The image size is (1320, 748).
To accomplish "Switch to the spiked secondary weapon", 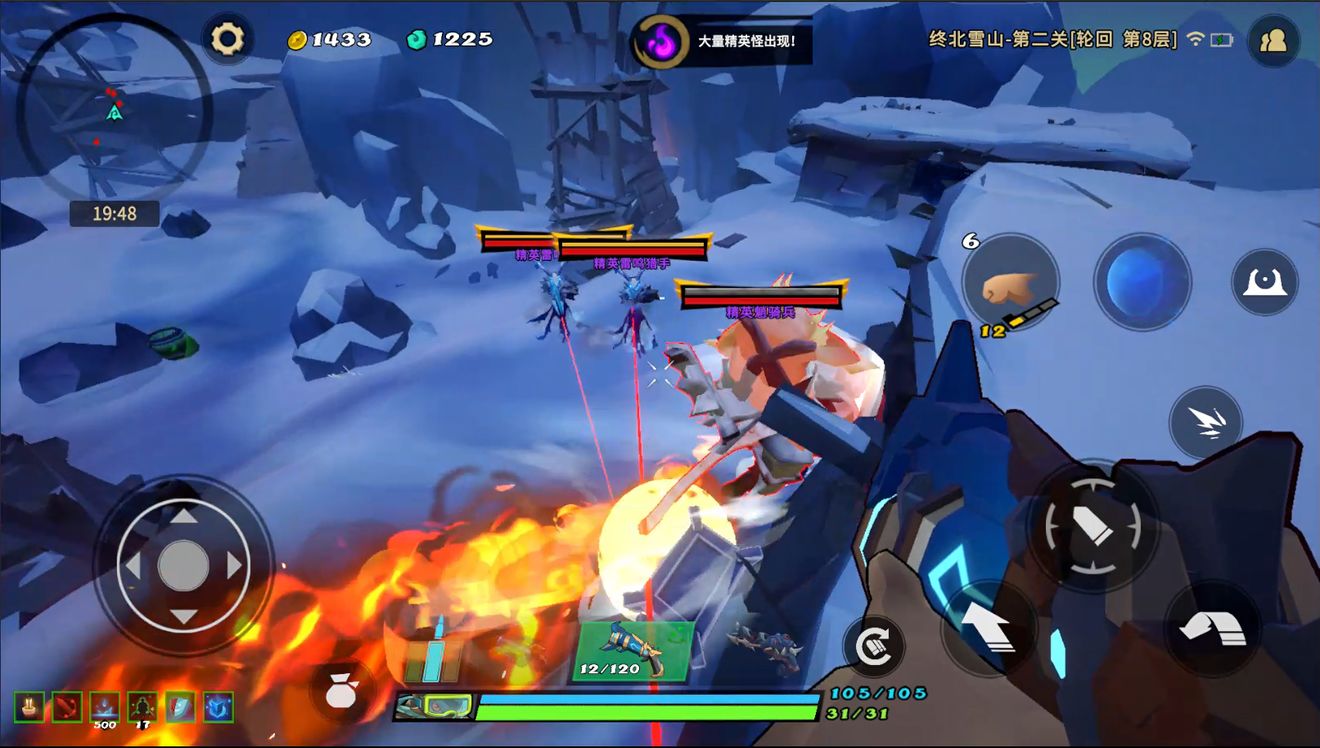I will pos(765,647).
